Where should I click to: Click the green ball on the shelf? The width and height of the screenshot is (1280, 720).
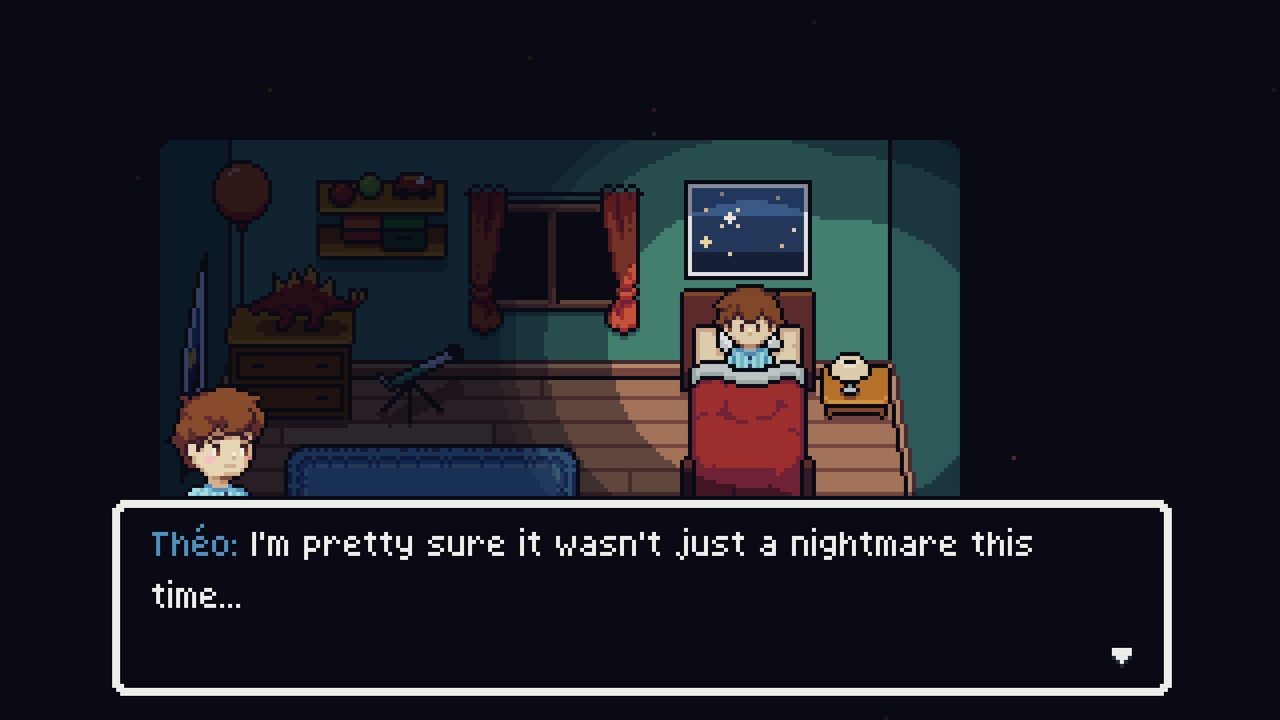click(369, 185)
